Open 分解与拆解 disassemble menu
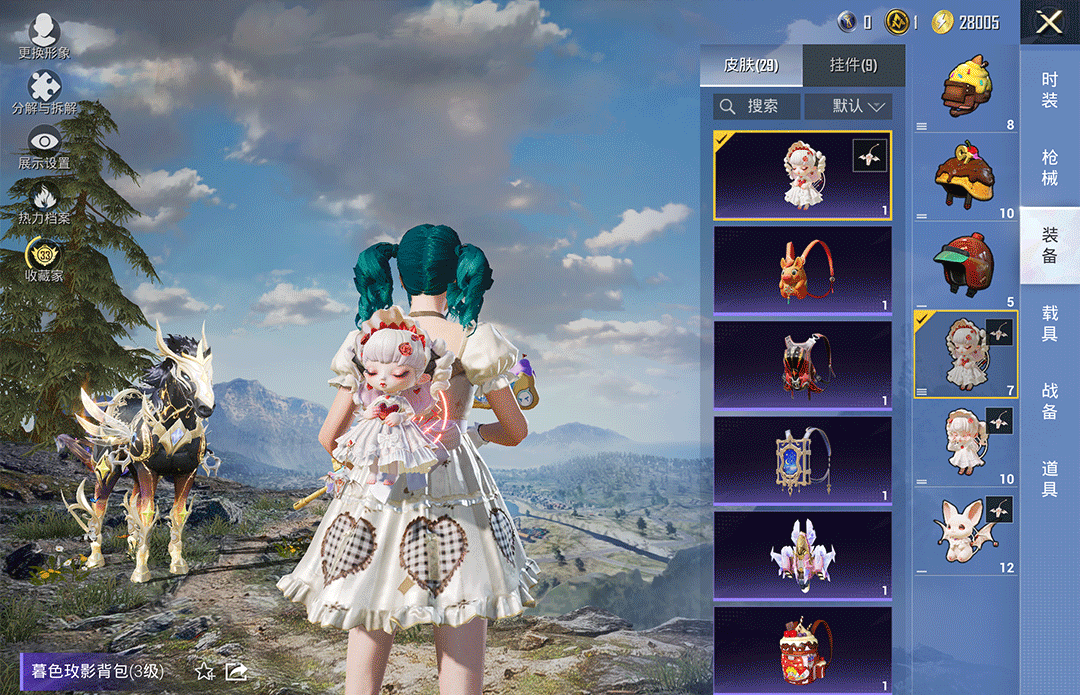Image resolution: width=1080 pixels, height=695 pixels. click(44, 90)
